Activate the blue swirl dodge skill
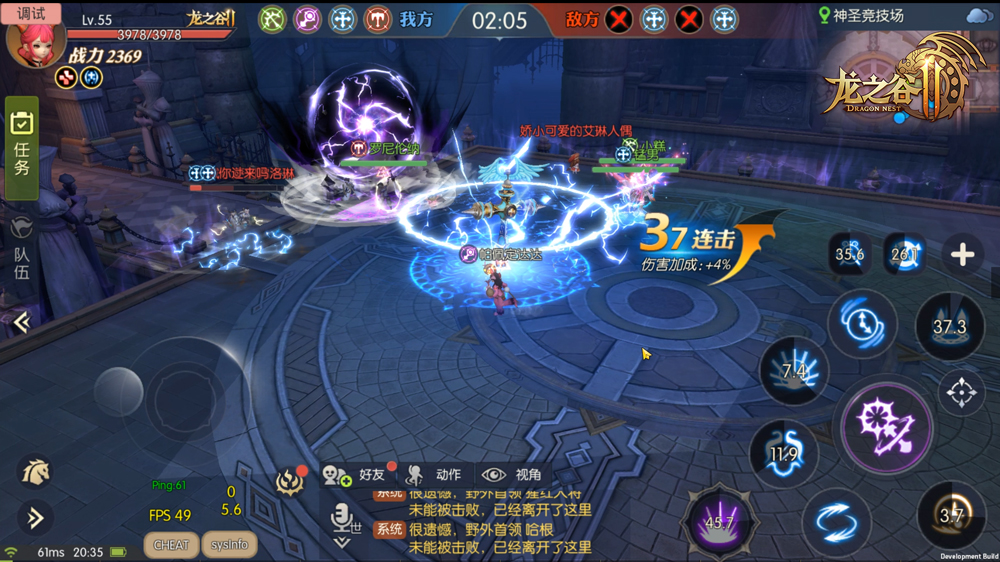Viewport: 1000px width, 562px height. (x=835, y=521)
